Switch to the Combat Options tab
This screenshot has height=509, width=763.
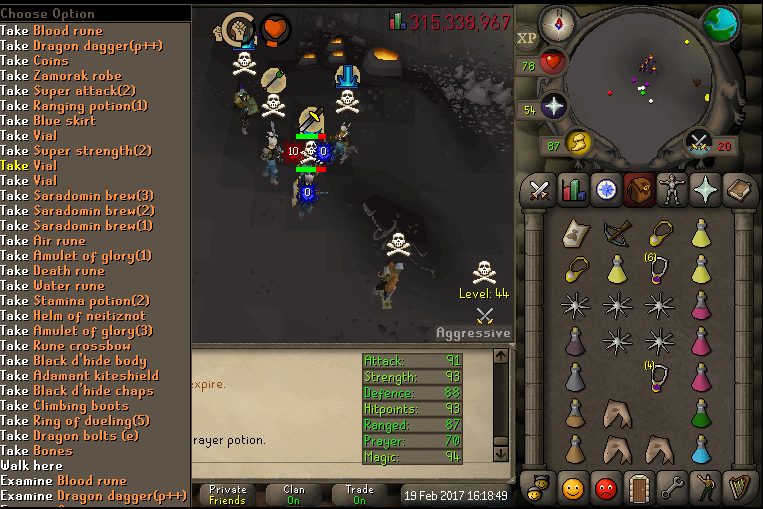[540, 188]
